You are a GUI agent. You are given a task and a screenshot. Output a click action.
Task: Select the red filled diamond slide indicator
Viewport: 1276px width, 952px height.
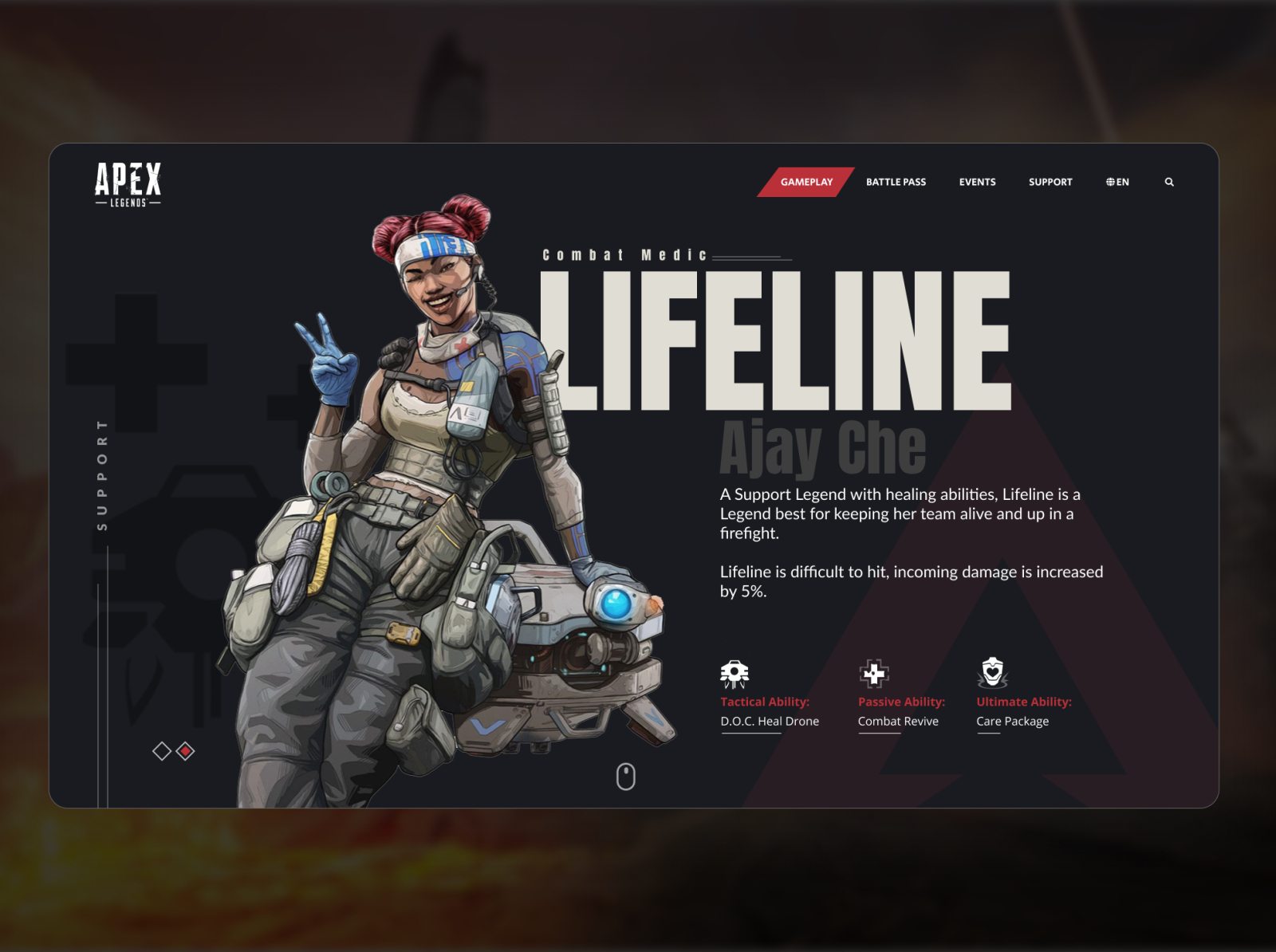pos(184,749)
